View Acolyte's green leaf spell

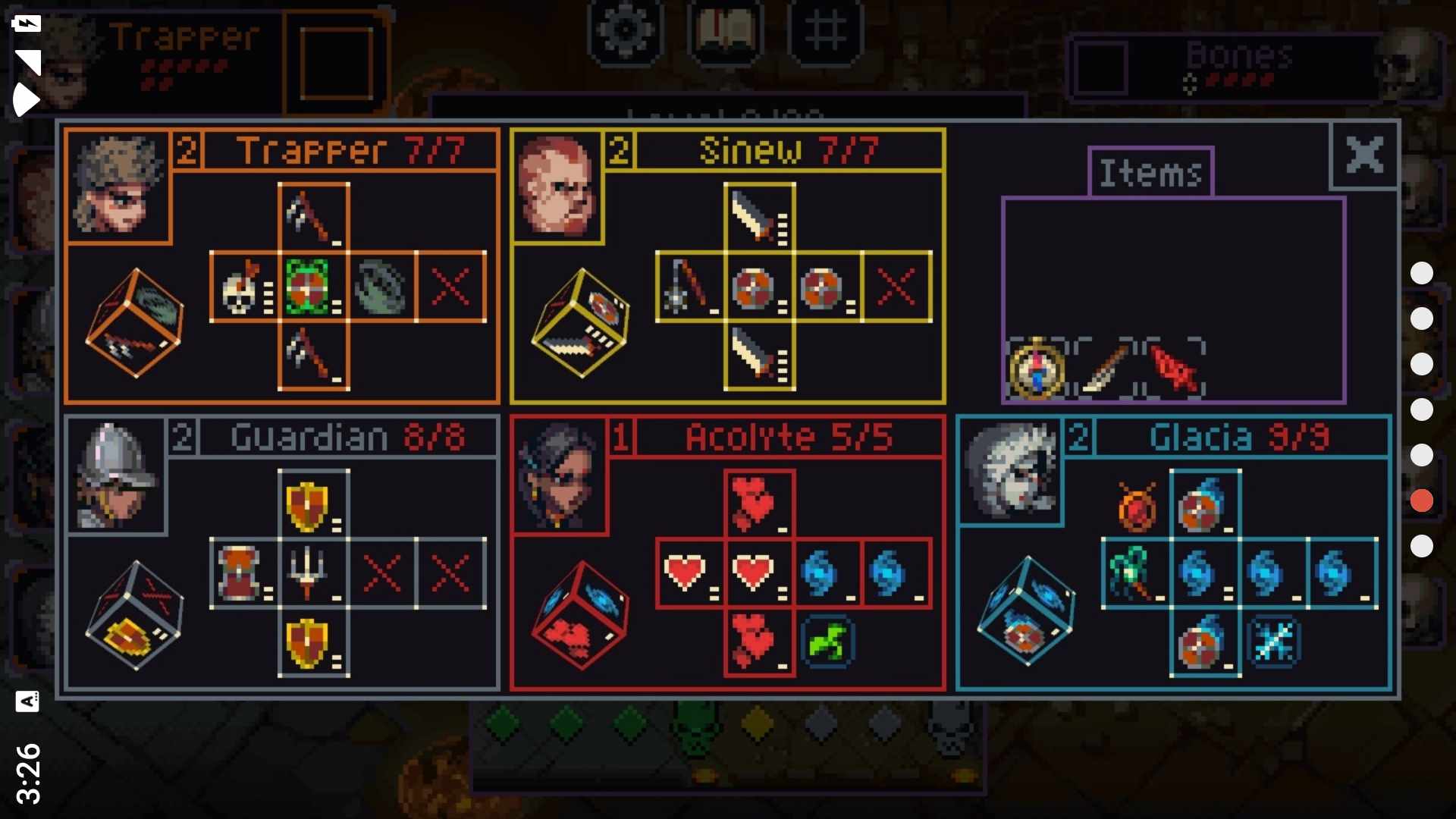click(x=827, y=642)
